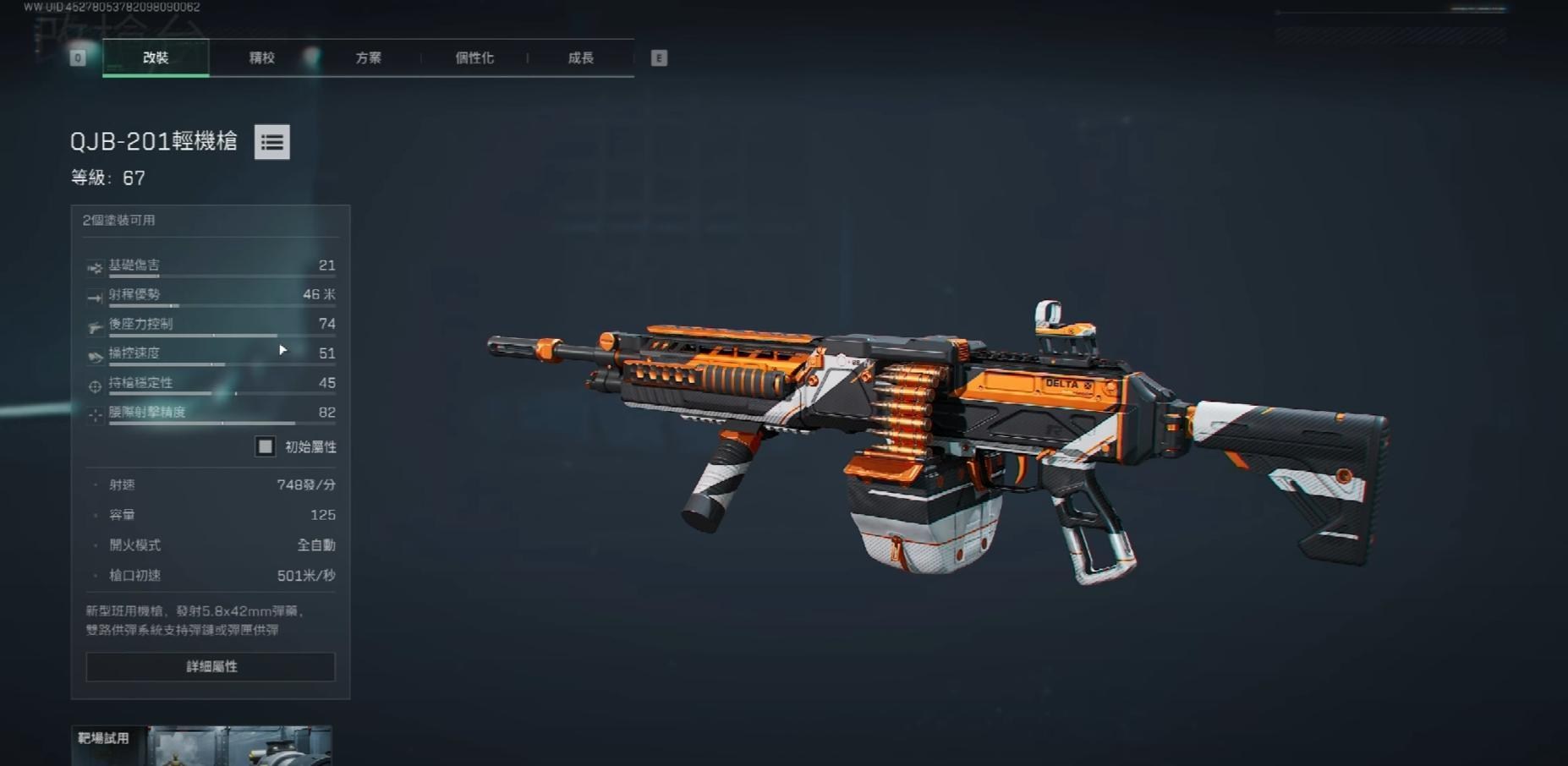Image resolution: width=1568 pixels, height=766 pixels.
Task: Click the handling speed (操控速度) icon
Action: (94, 353)
